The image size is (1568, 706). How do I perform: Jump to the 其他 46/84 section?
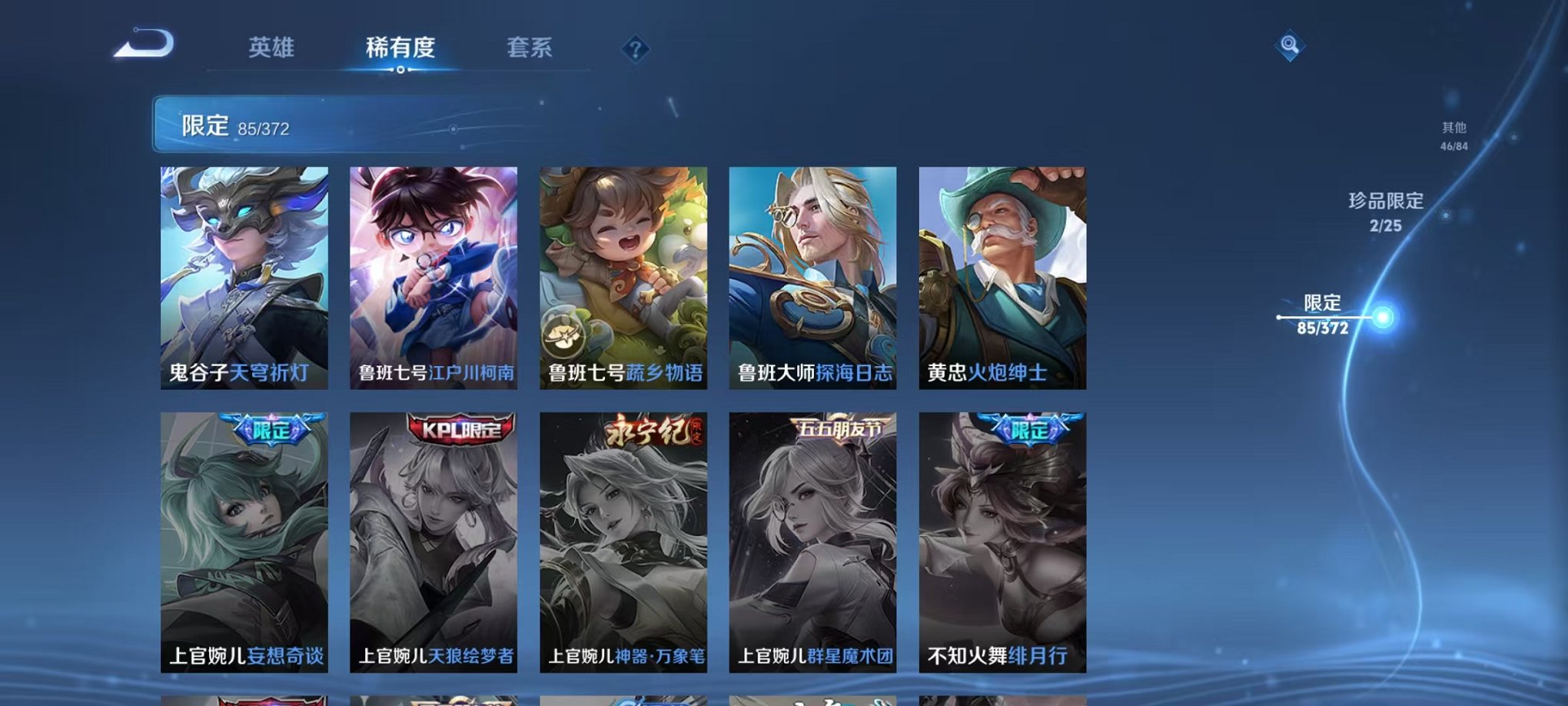click(1453, 136)
